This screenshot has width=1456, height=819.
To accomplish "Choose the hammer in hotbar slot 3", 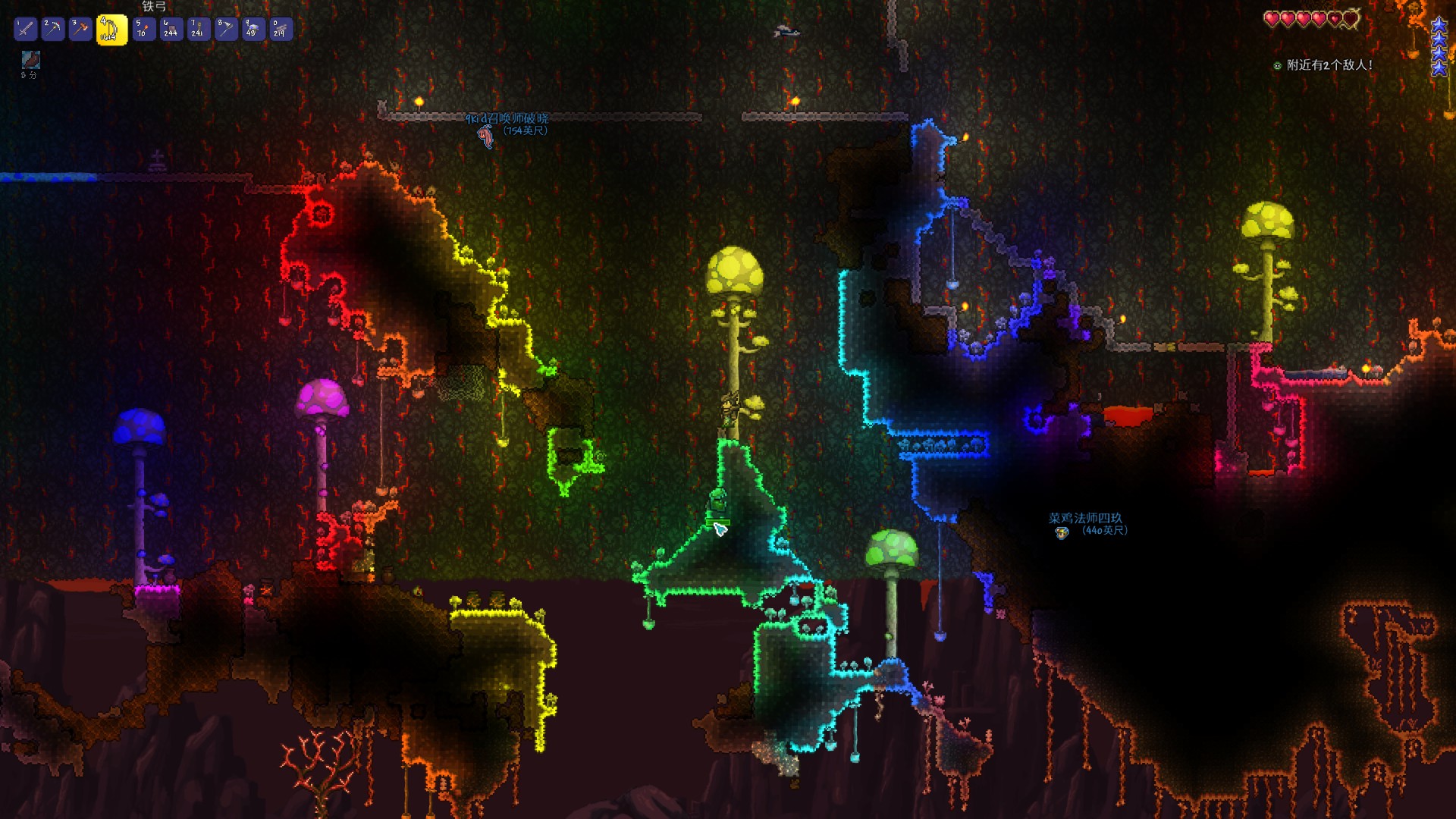I will tap(80, 30).
